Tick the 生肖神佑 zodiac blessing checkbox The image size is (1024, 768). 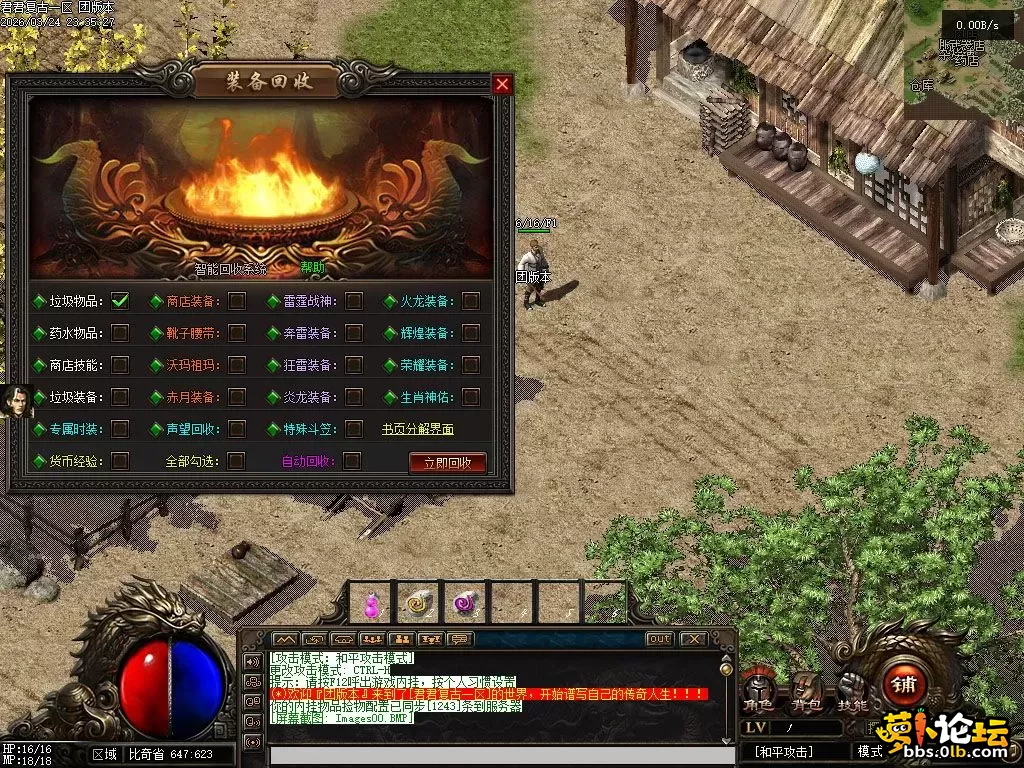[x=471, y=397]
